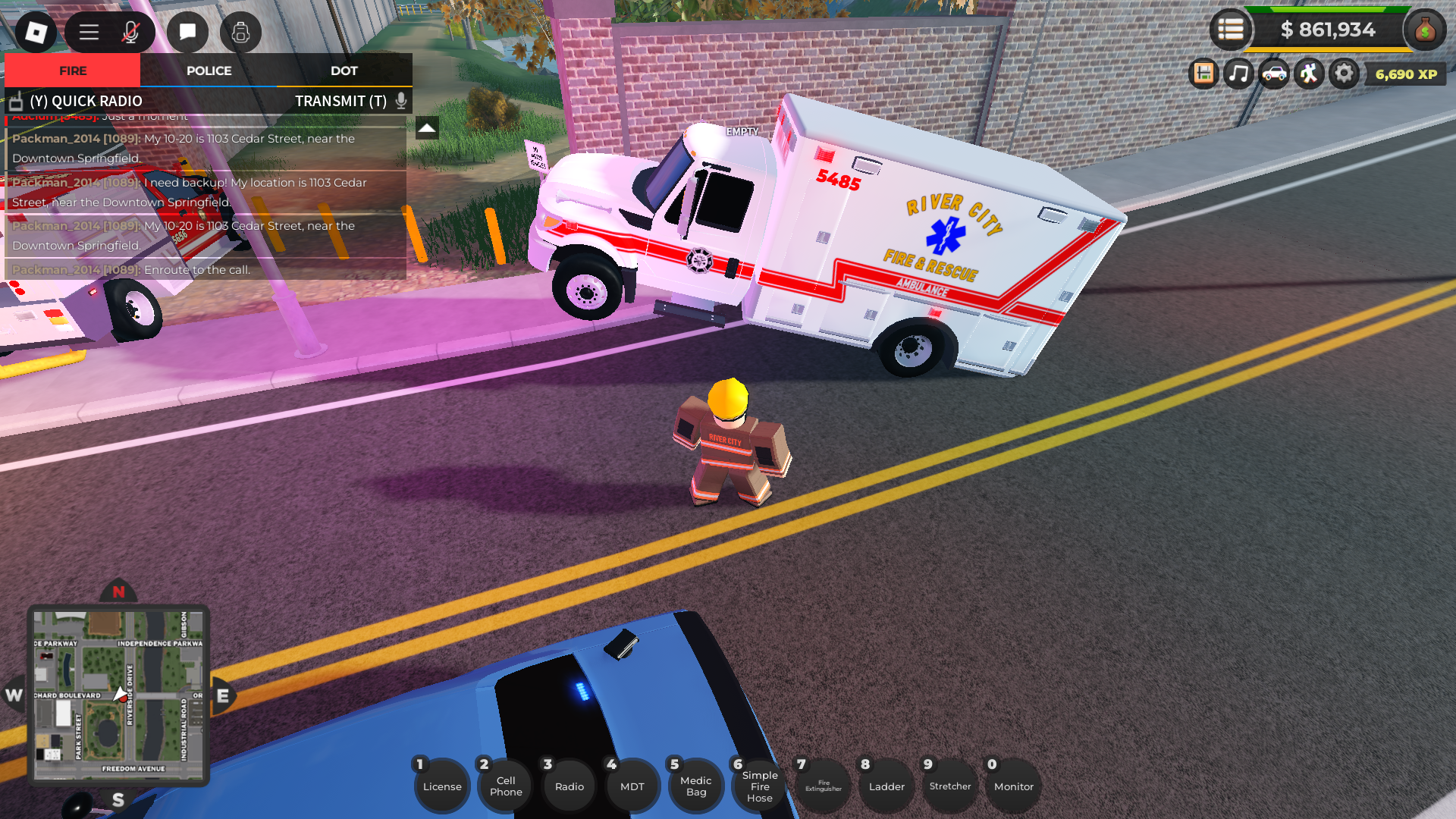The height and width of the screenshot is (819, 1456).
Task: Toggle the chat bubble window
Action: [187, 32]
